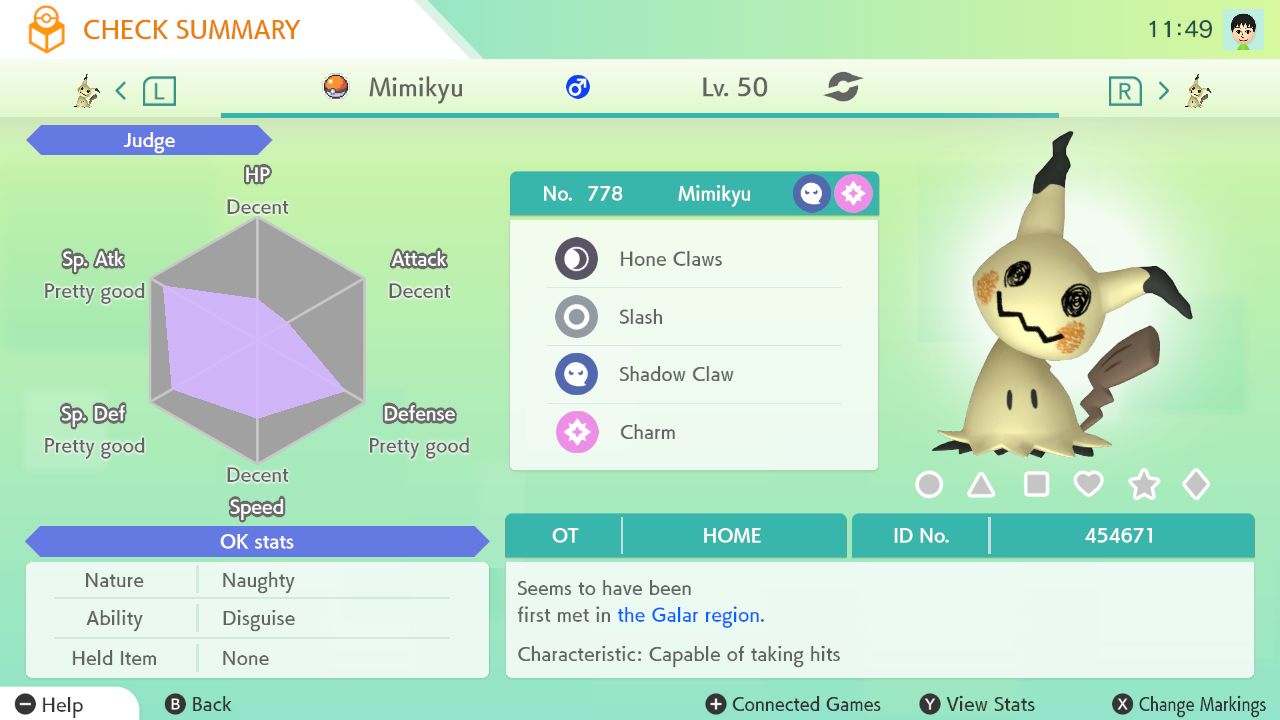
Task: Toggle the triangle marking
Action: (x=981, y=485)
